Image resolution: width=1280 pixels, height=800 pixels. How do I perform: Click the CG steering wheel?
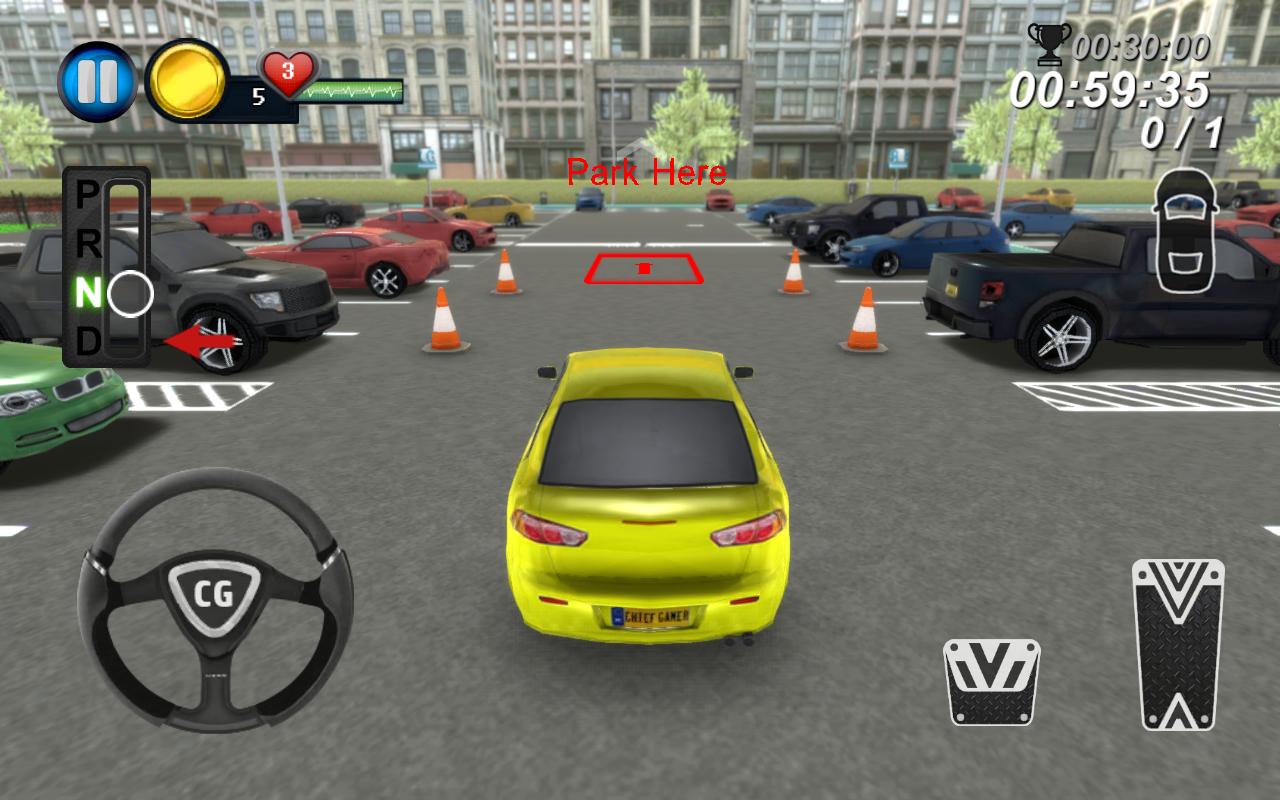tap(215, 598)
